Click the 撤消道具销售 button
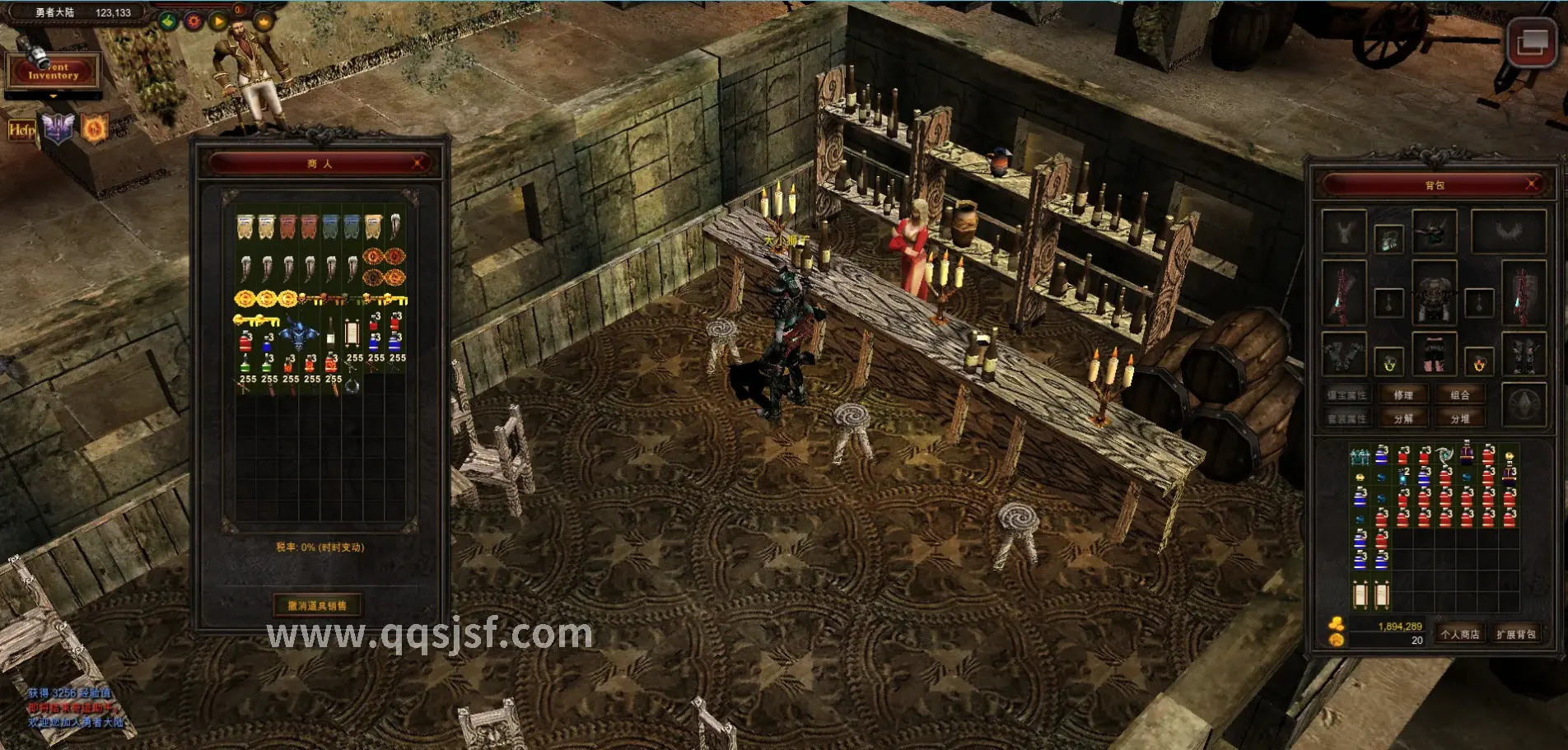This screenshot has height=750, width=1568. (x=317, y=606)
